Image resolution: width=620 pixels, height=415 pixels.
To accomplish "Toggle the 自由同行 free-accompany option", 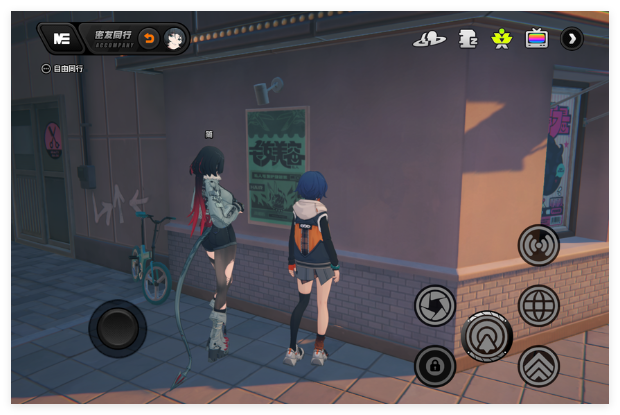I will [x=47, y=69].
